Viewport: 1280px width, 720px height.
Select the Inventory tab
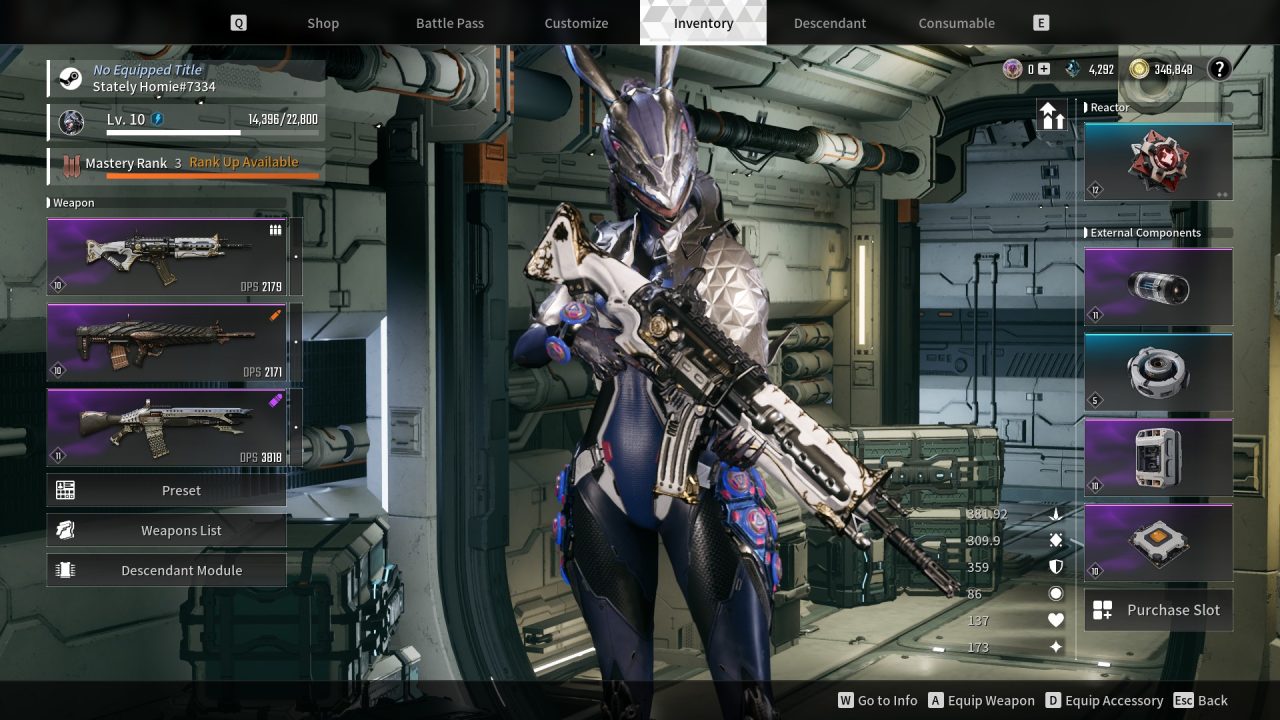[x=703, y=23]
